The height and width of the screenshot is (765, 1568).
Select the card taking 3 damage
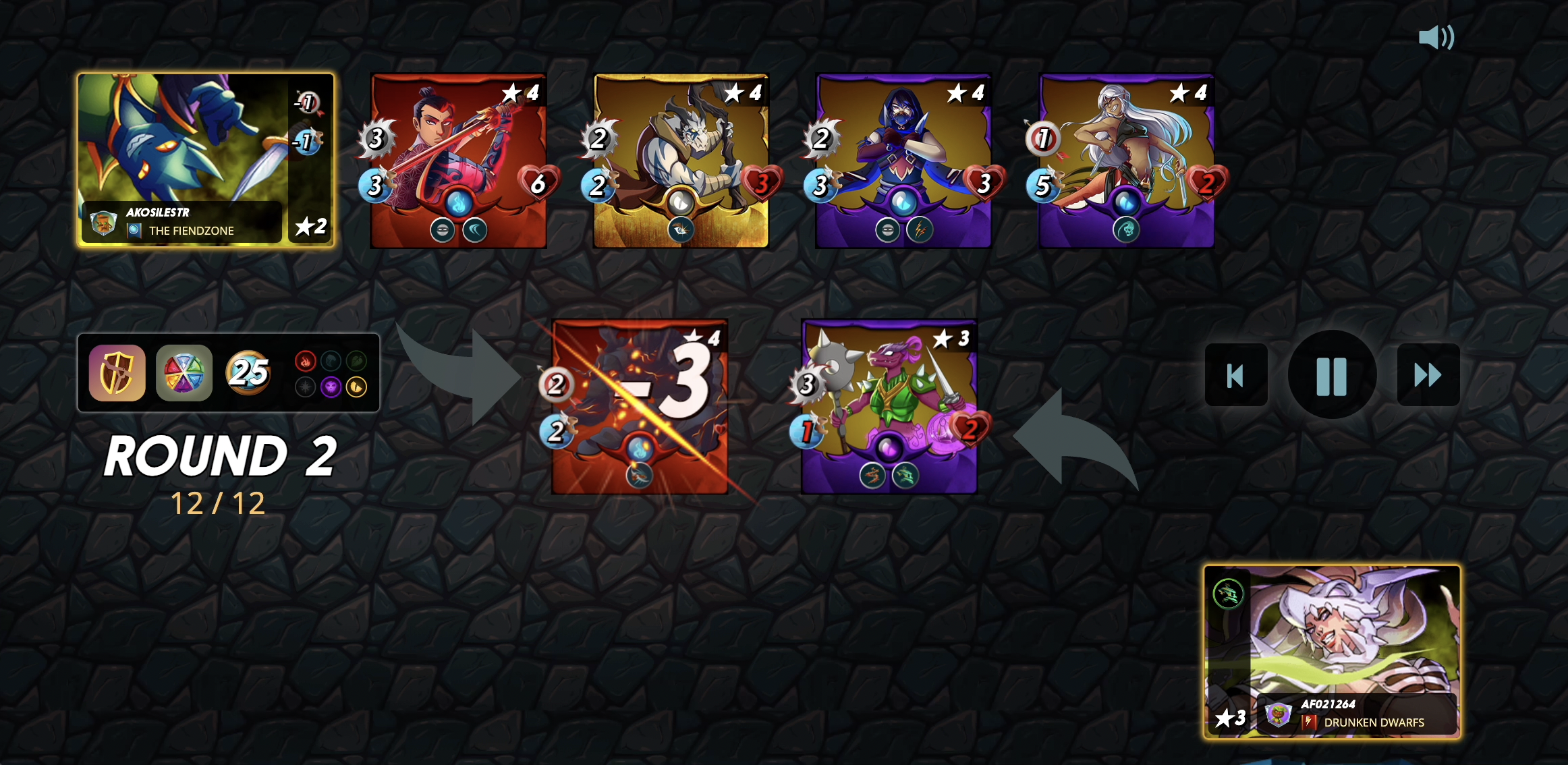tap(639, 406)
